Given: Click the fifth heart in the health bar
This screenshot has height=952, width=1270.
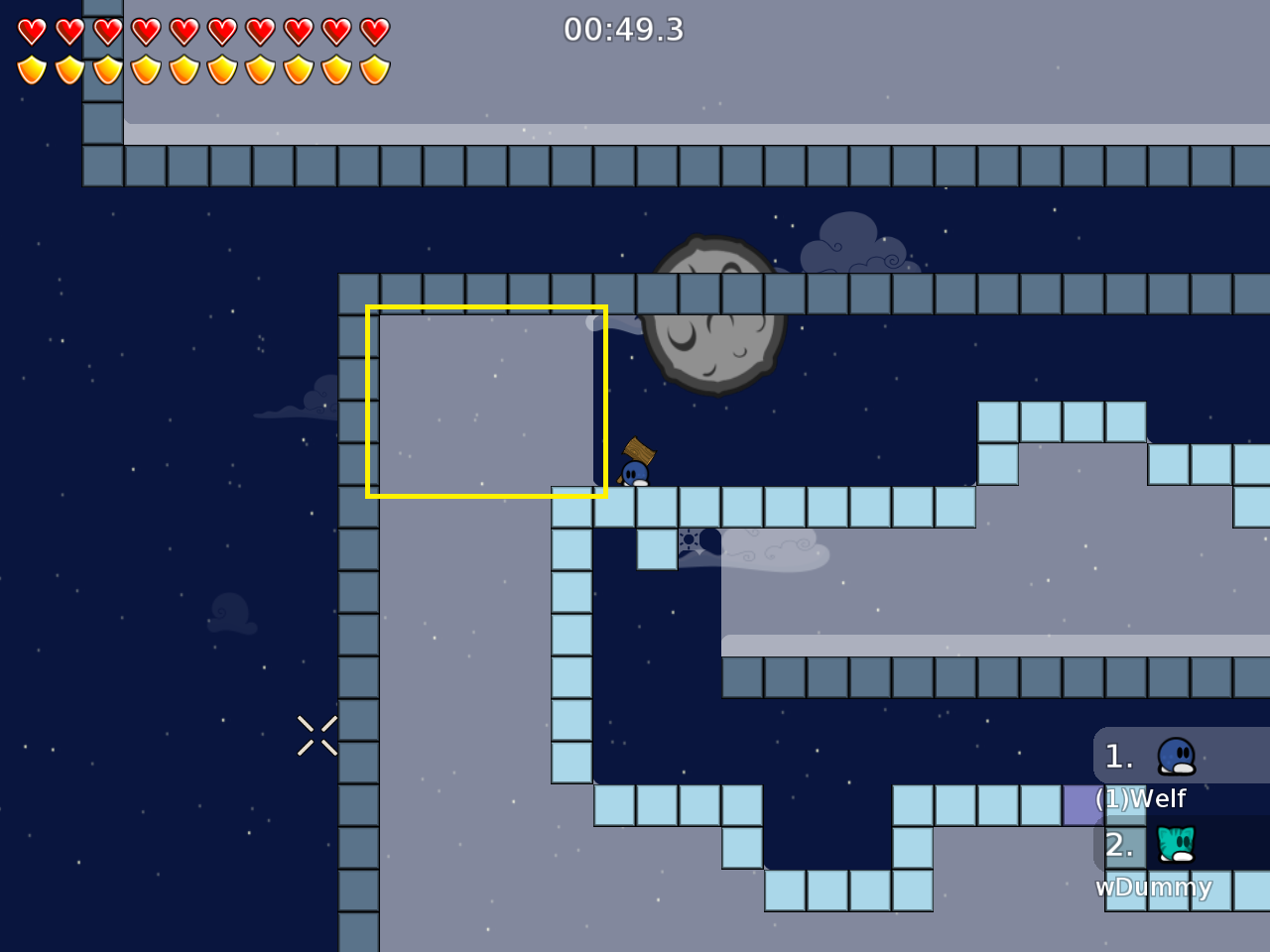Looking at the screenshot, I should (184, 31).
